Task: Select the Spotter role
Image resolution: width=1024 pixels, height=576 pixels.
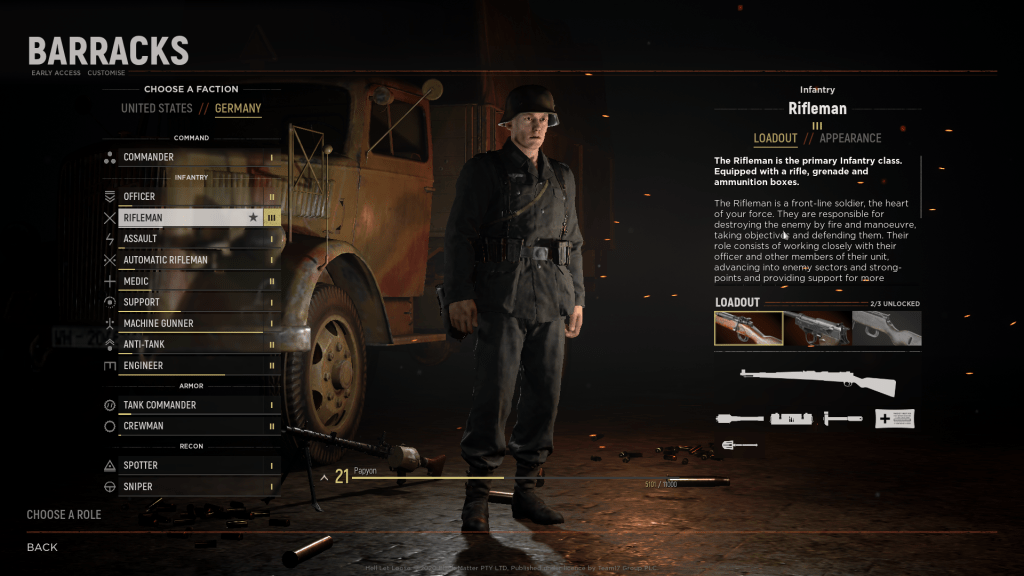Action: pos(190,465)
